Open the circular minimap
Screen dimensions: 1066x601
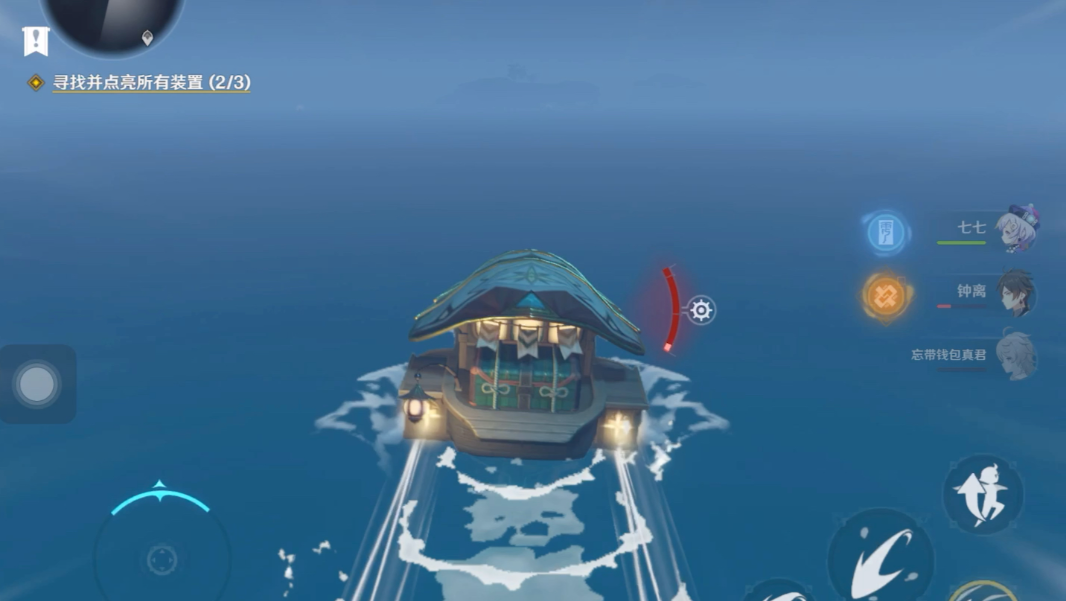pyautogui.click(x=112, y=22)
